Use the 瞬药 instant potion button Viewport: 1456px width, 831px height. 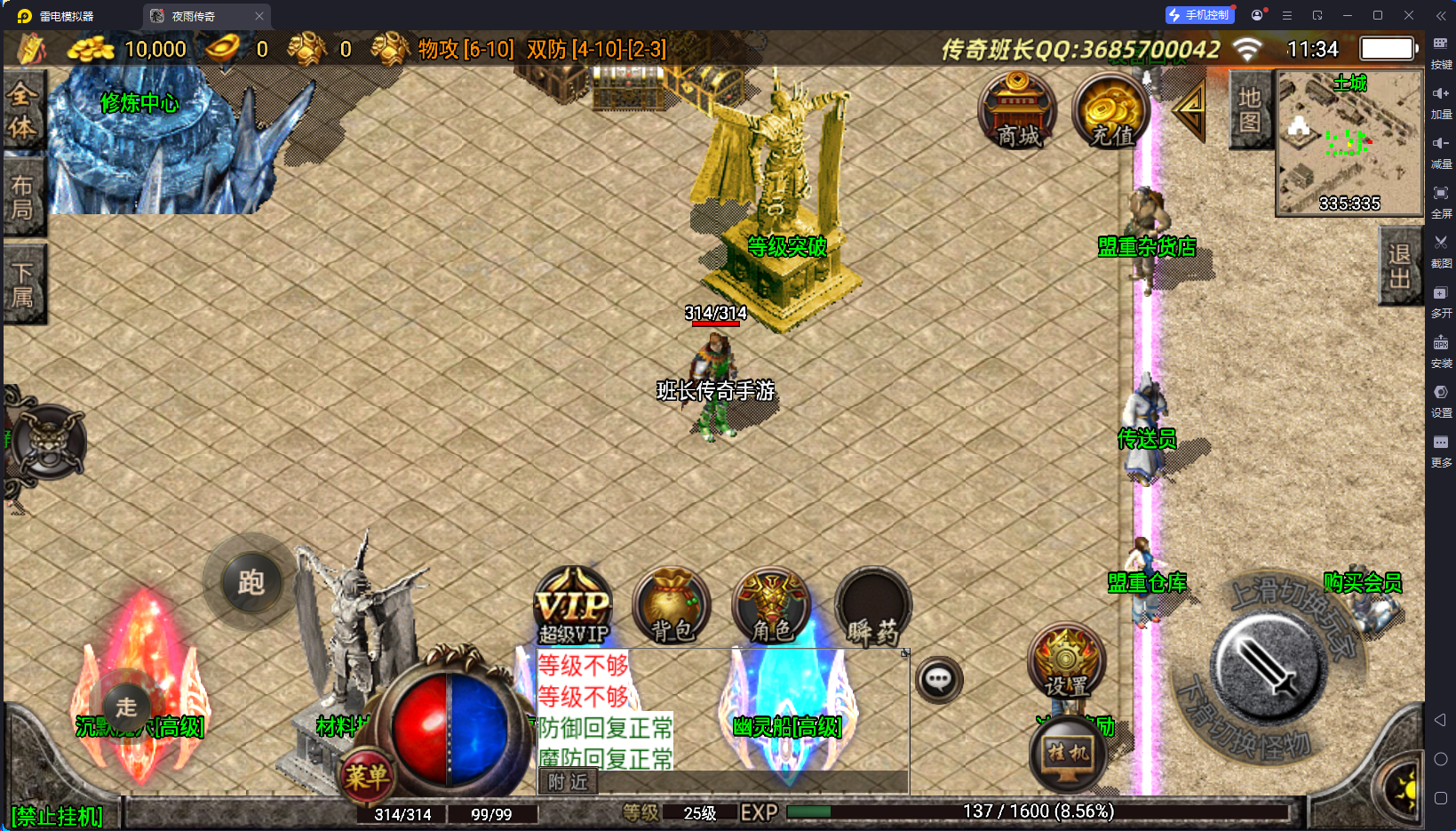tap(873, 607)
